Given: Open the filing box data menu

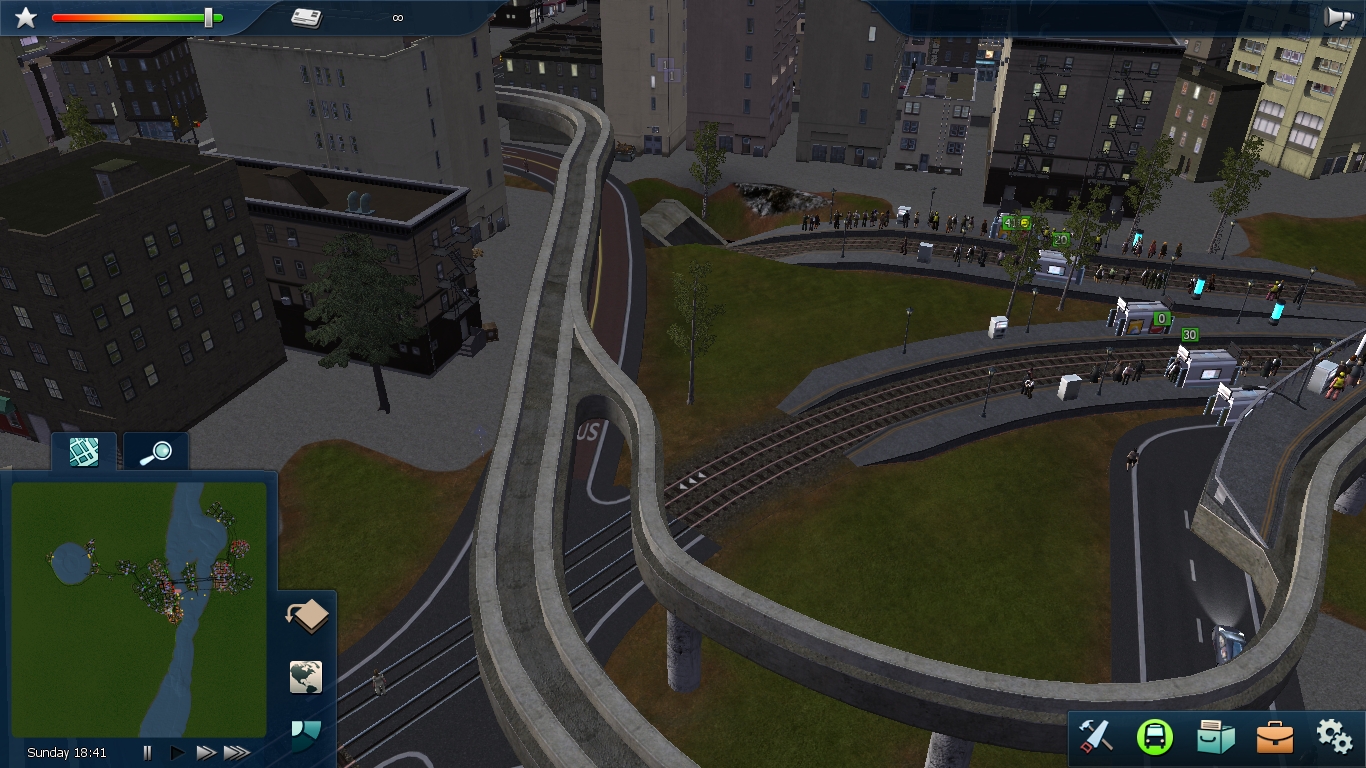Looking at the screenshot, I should [1215, 737].
